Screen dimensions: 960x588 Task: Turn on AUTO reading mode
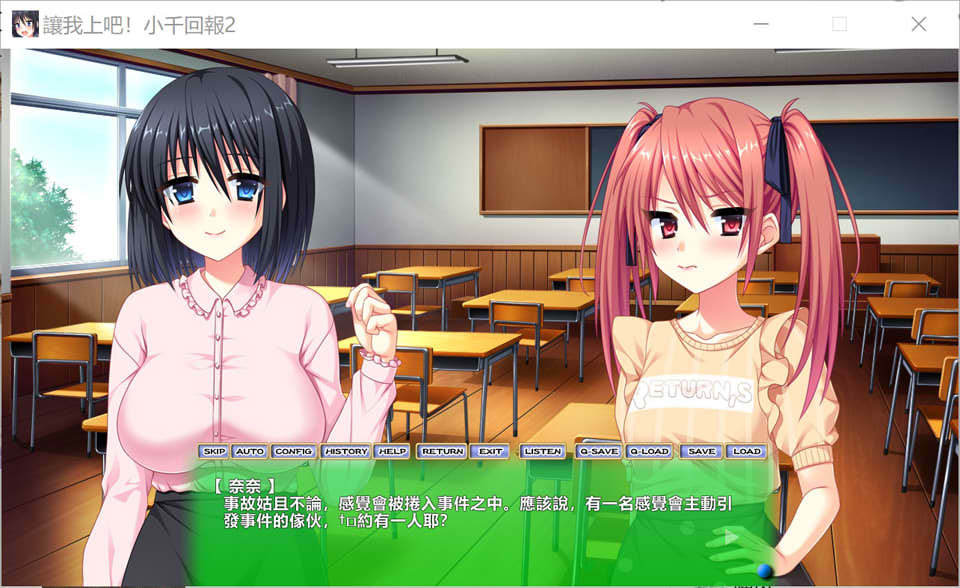point(249,451)
